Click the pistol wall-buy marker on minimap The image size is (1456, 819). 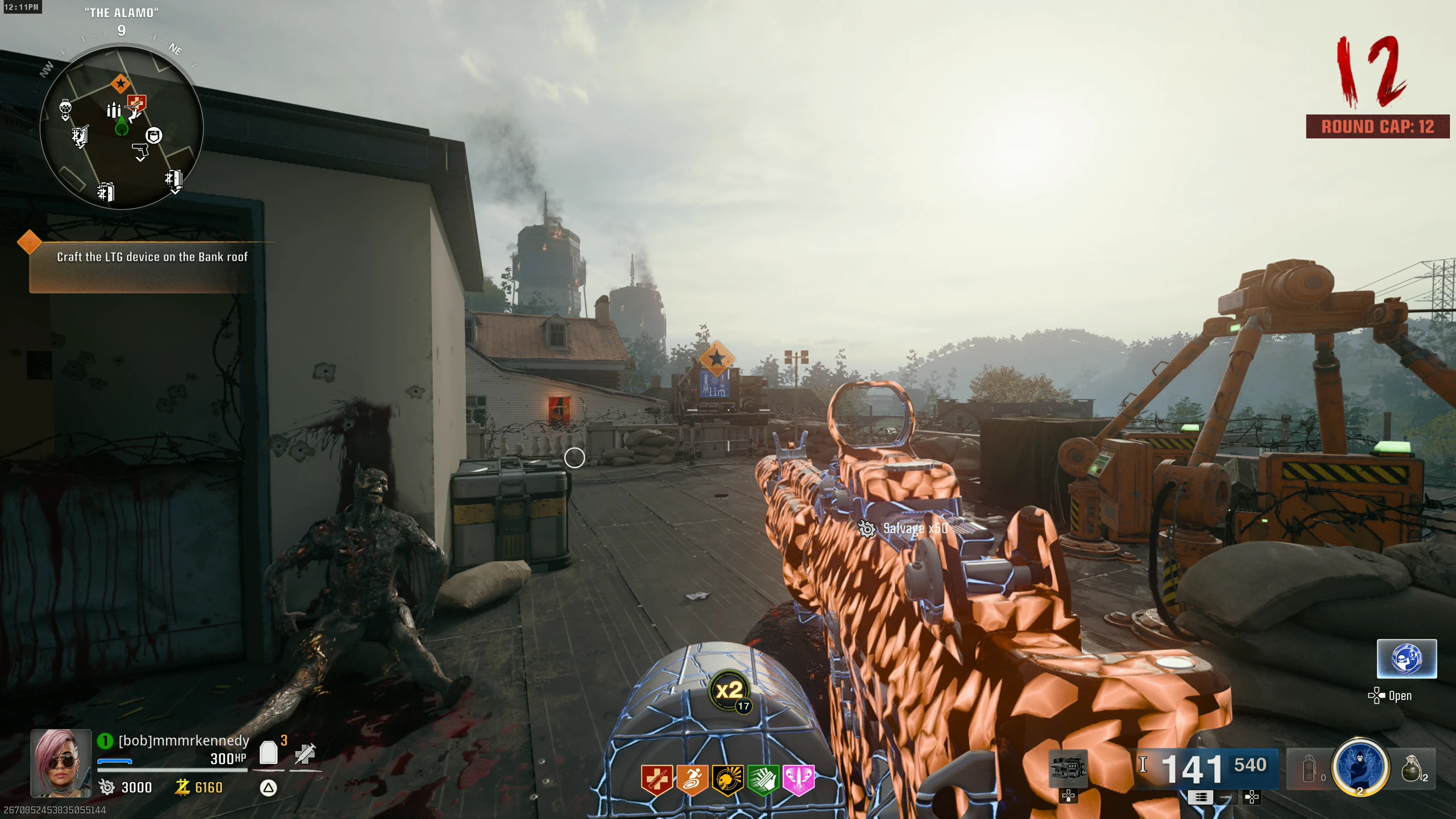point(140,151)
